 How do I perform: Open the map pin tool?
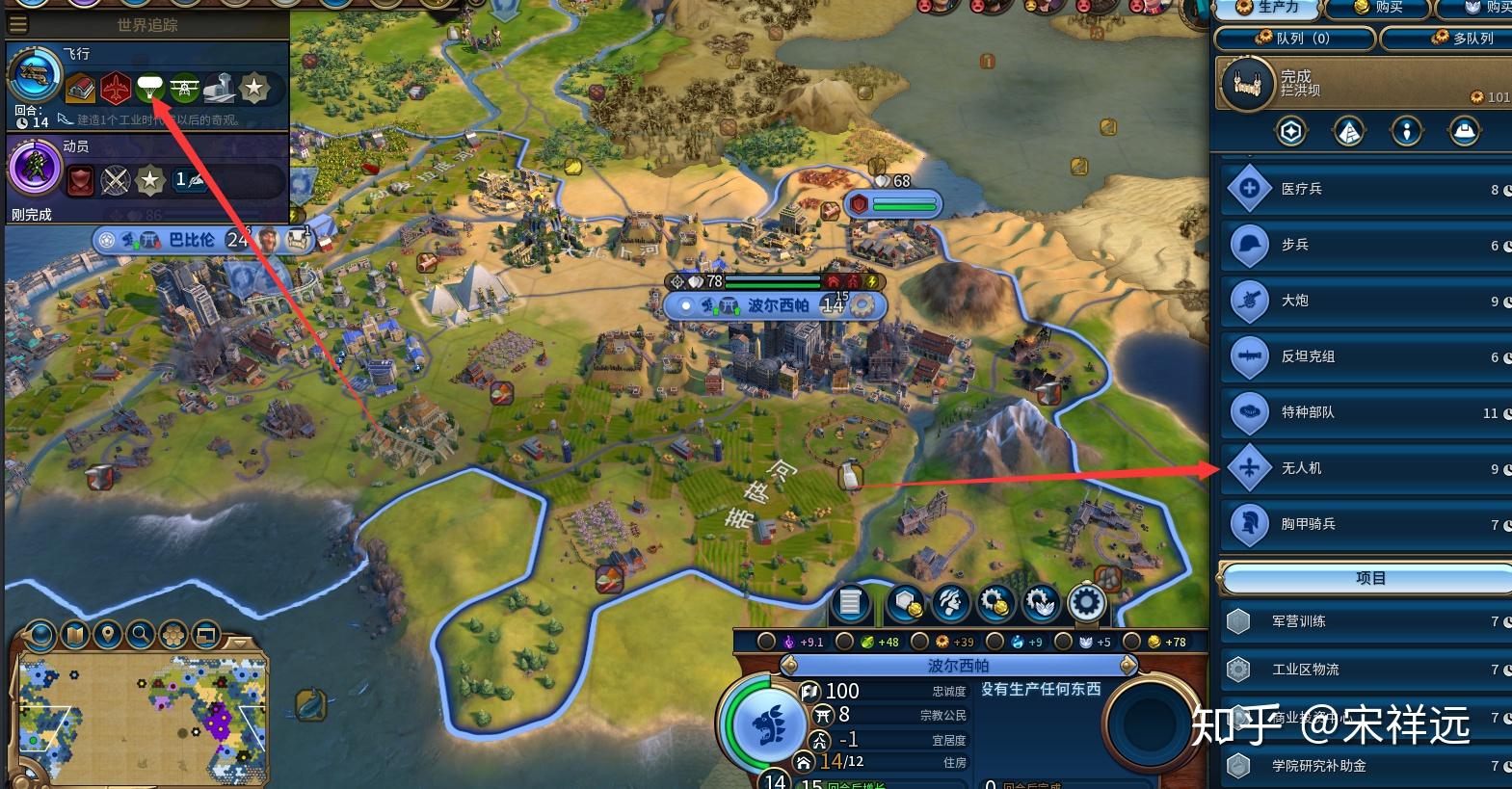108,634
